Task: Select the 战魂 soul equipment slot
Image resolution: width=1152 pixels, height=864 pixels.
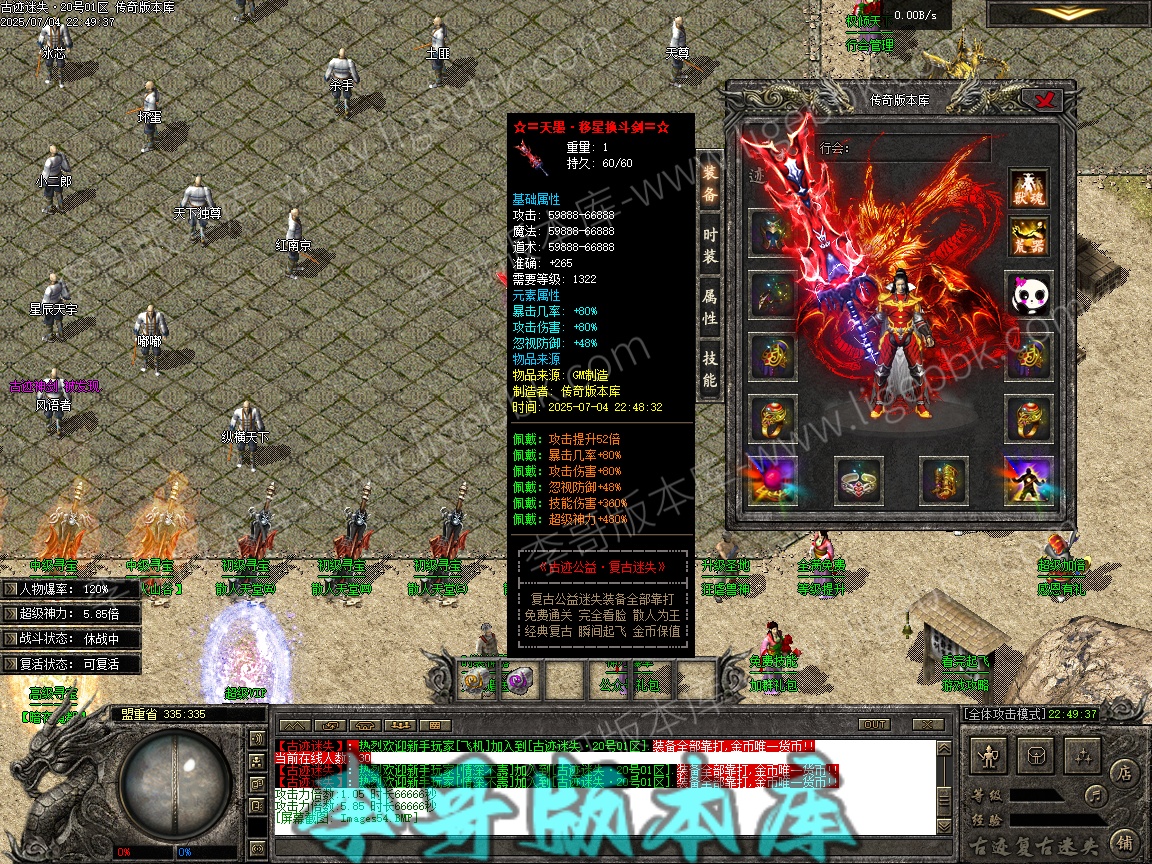Action: (1028, 188)
